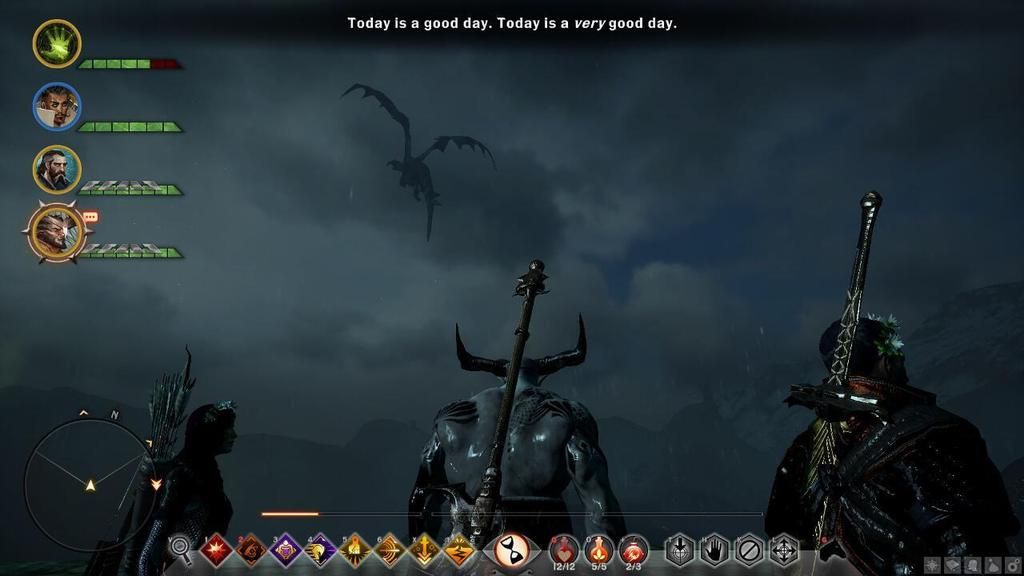This screenshot has height=576, width=1024.
Task: Click the crossed-circle disengage command icon
Action: tap(748, 550)
